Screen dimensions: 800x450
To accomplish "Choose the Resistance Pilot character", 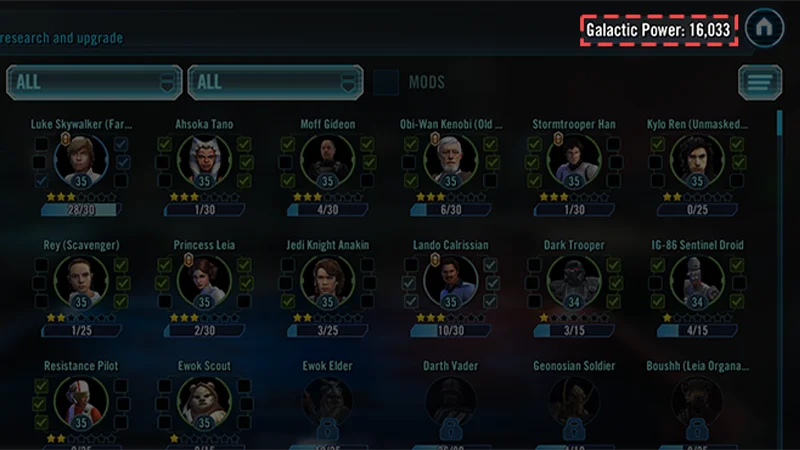I will (80, 400).
